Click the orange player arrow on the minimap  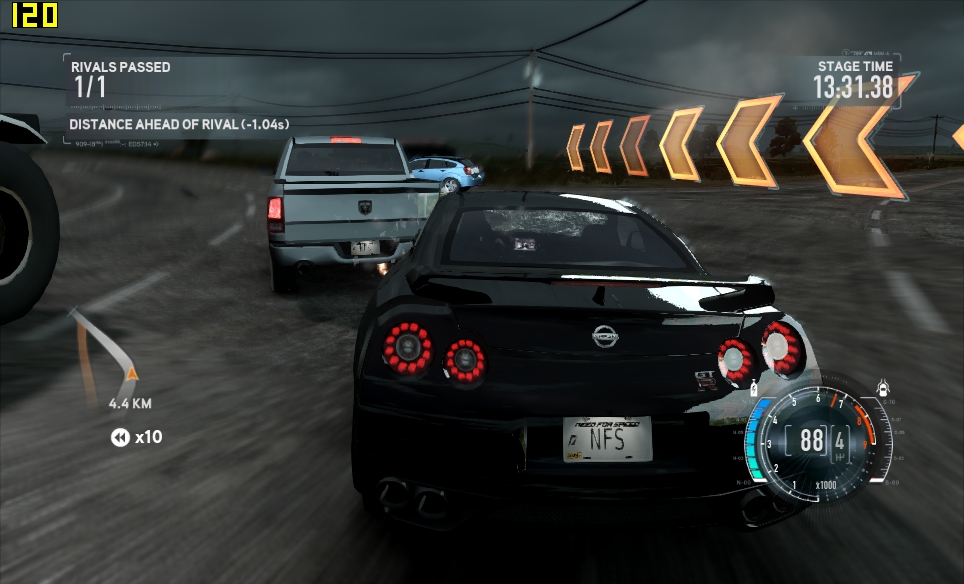click(131, 373)
